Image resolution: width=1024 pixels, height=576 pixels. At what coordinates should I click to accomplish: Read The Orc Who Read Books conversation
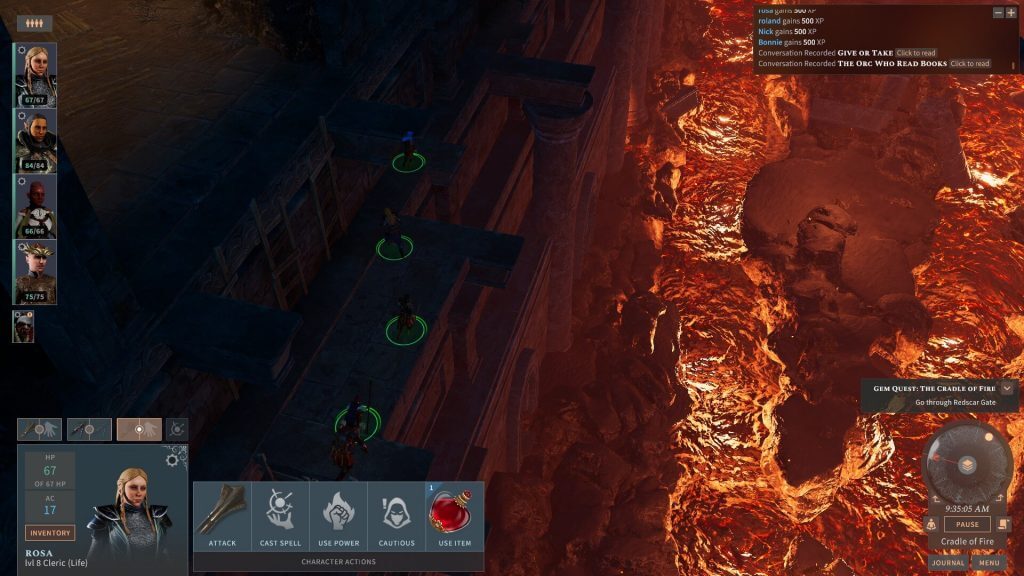click(x=969, y=64)
